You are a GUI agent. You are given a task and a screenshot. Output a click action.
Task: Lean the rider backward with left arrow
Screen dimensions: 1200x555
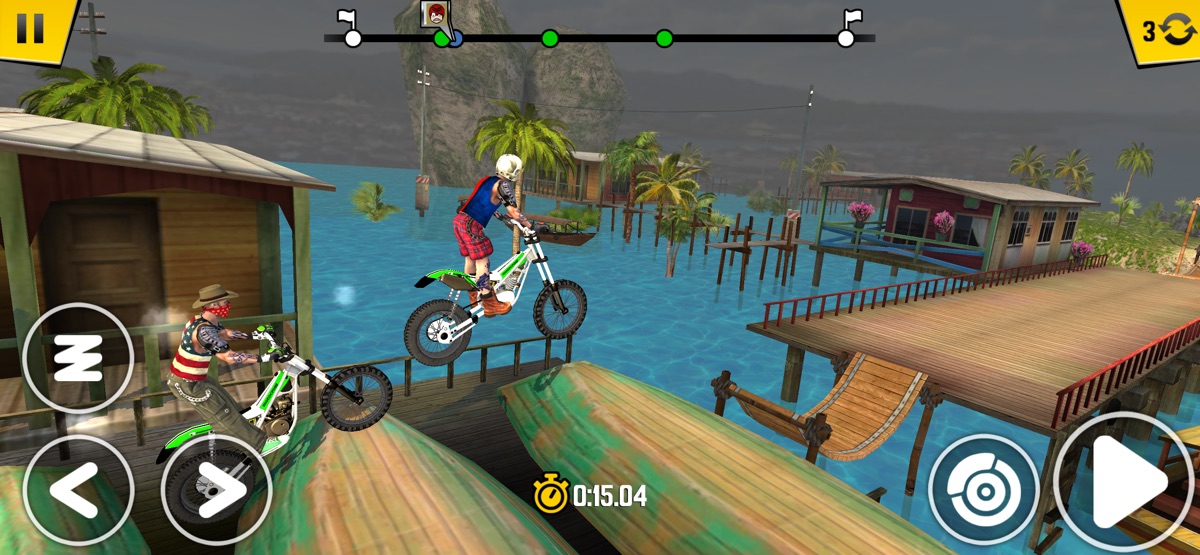click(x=78, y=489)
